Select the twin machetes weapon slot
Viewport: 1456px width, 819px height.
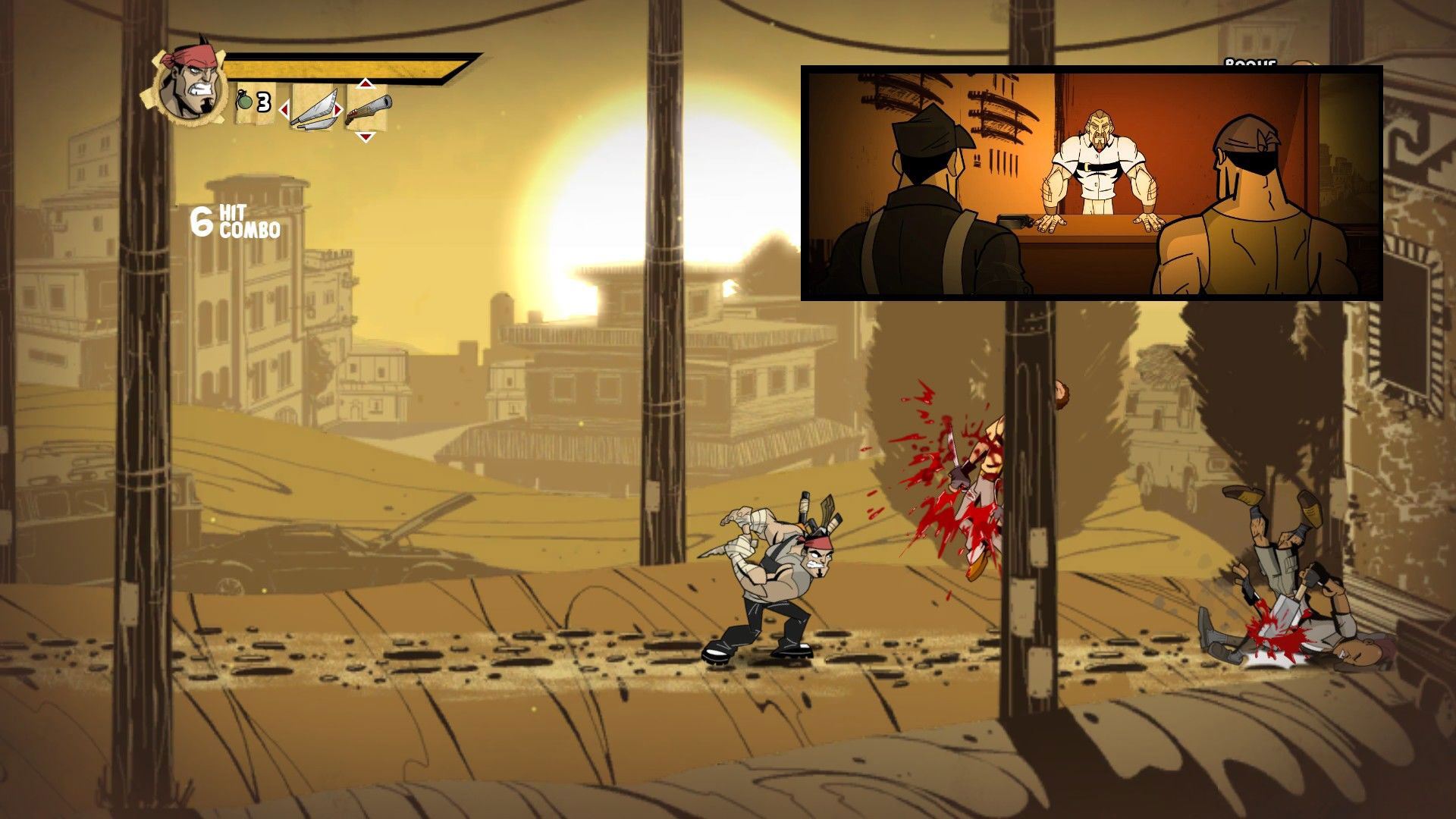pyautogui.click(x=314, y=108)
